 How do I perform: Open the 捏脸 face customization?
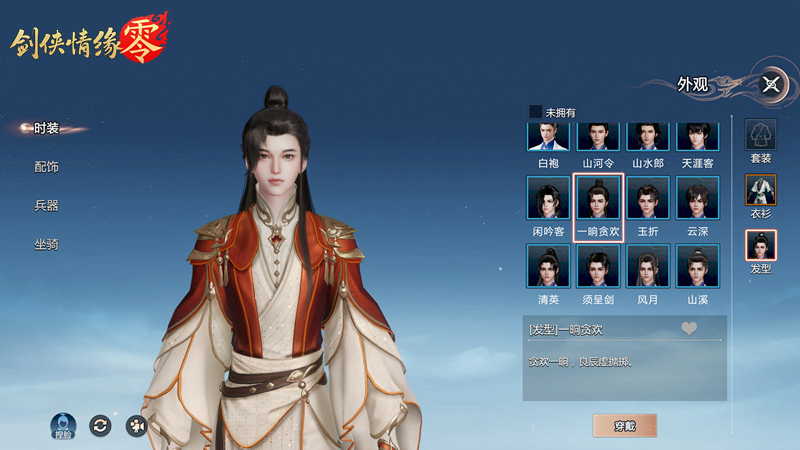(x=63, y=425)
